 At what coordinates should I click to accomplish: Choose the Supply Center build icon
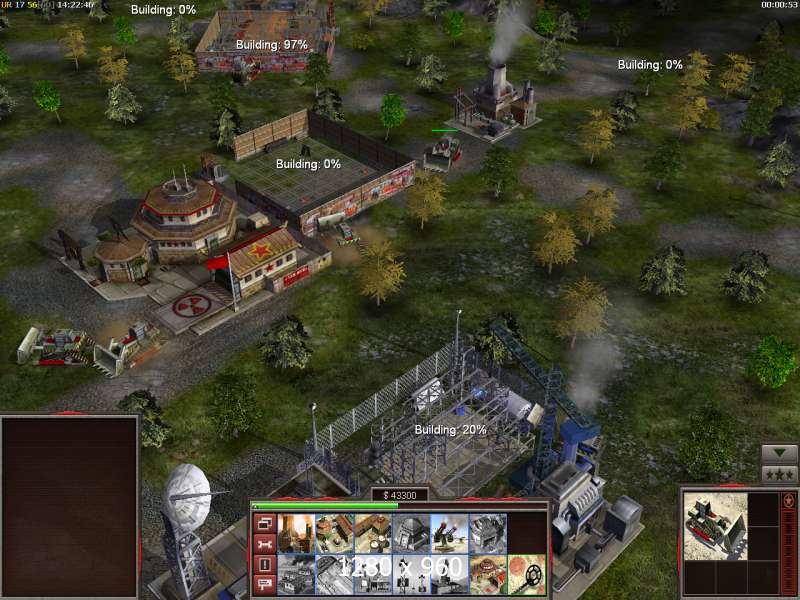tap(372, 533)
